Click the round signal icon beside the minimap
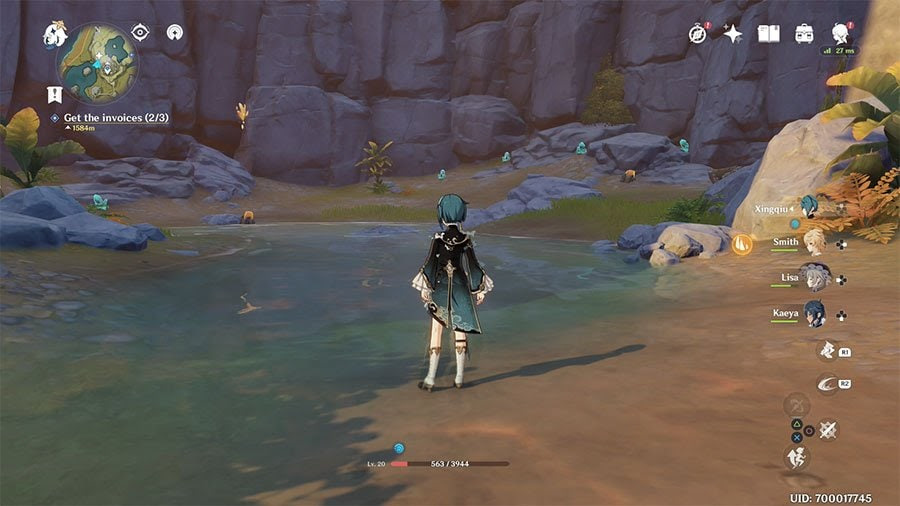Screen dimensions: 900x506 tap(175, 33)
